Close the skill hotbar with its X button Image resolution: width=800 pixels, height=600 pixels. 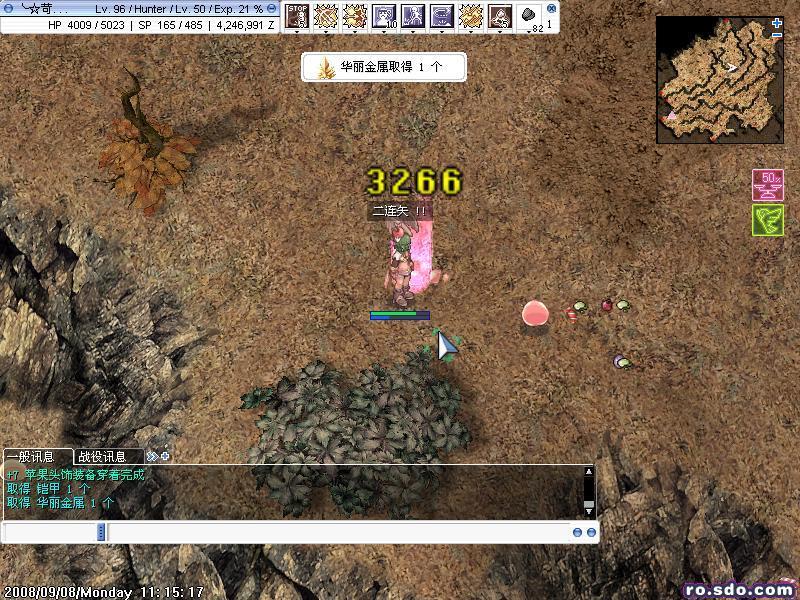click(x=551, y=7)
